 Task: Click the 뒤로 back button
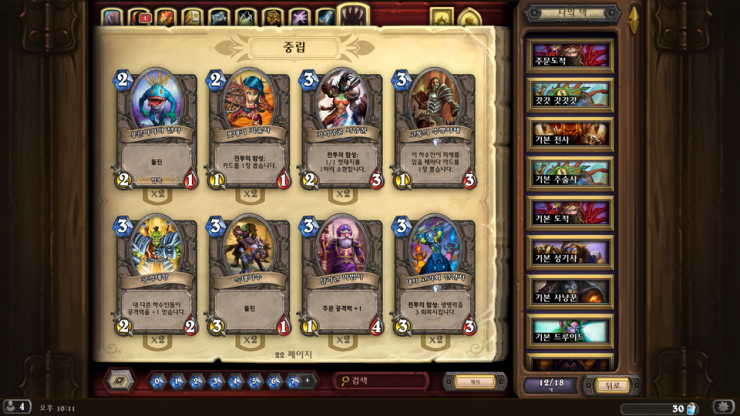coord(610,385)
